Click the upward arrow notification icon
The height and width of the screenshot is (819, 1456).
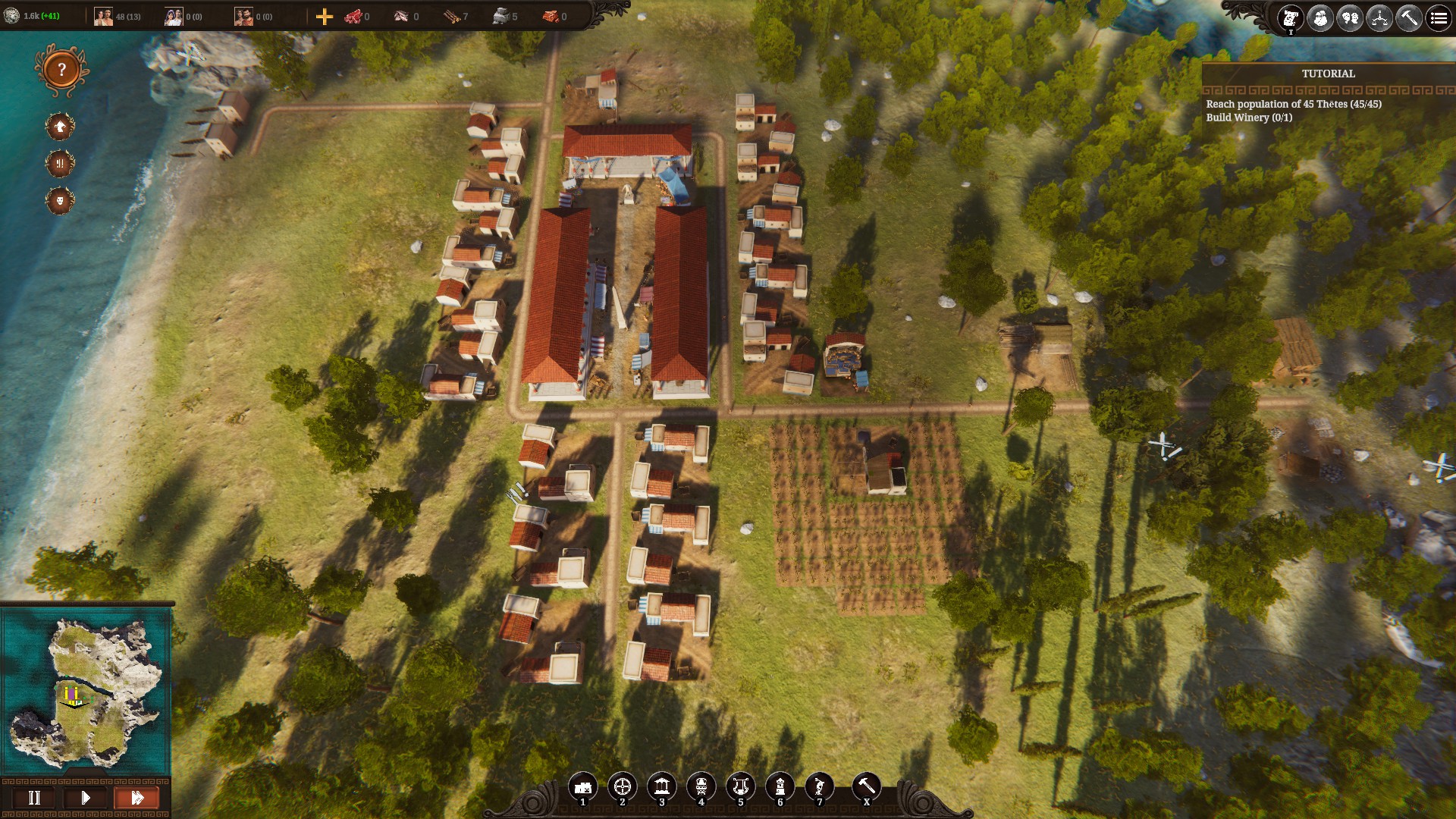coord(60,126)
